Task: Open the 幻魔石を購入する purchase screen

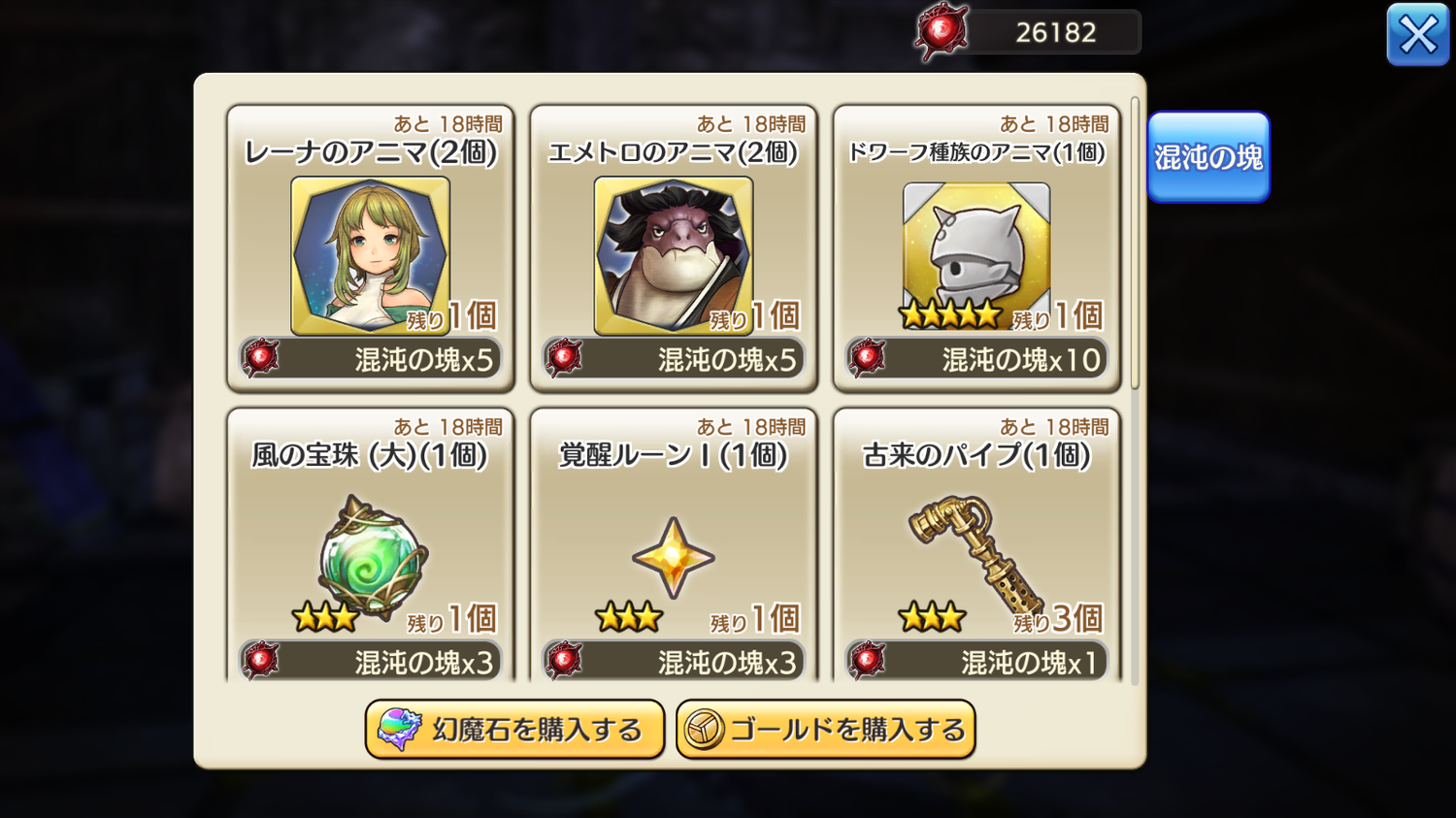Action: pos(514,729)
